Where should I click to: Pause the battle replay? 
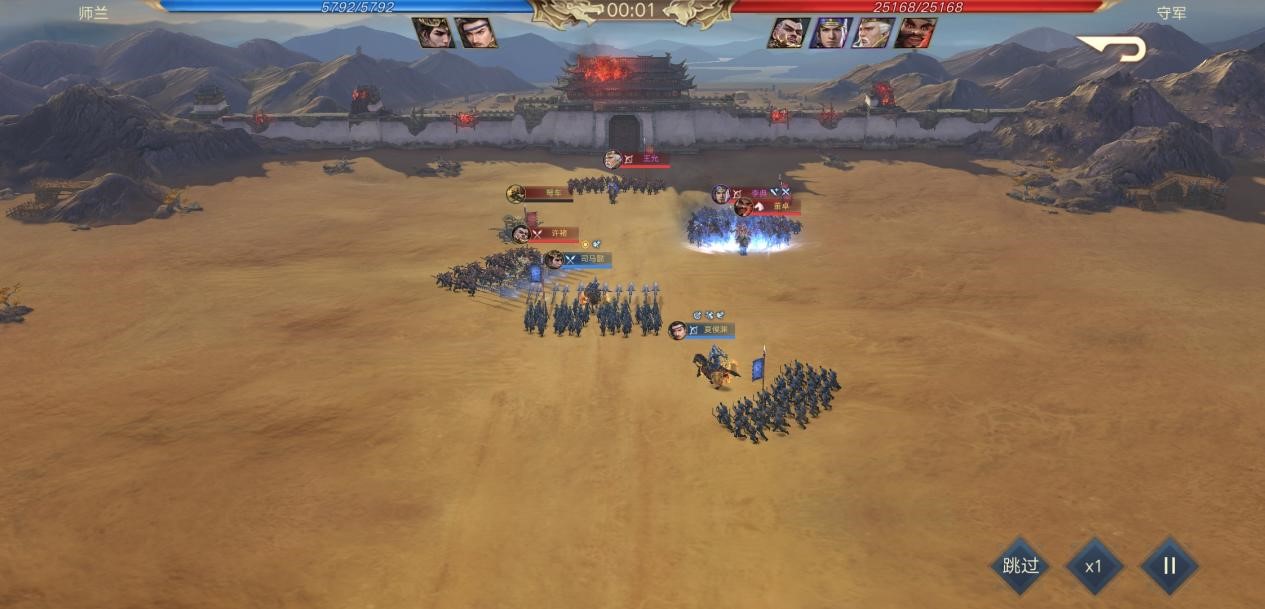pyautogui.click(x=1169, y=566)
